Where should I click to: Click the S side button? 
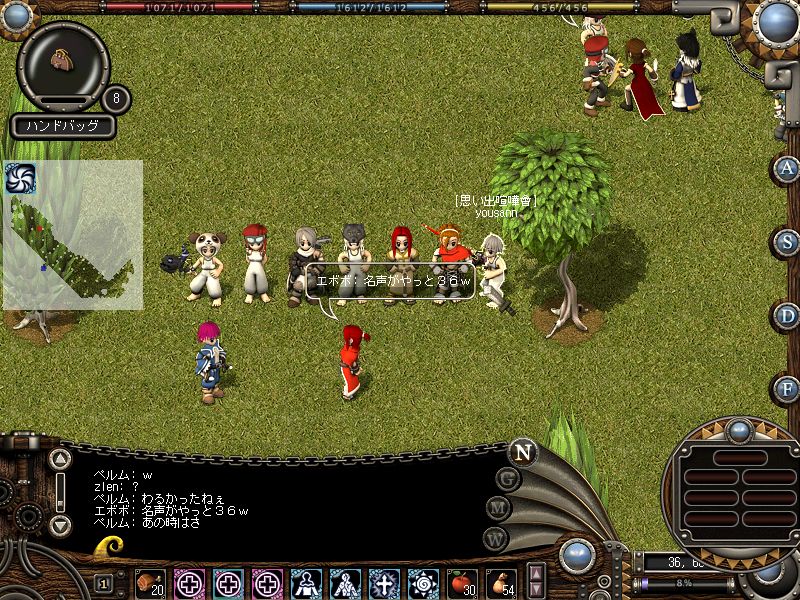[788, 242]
